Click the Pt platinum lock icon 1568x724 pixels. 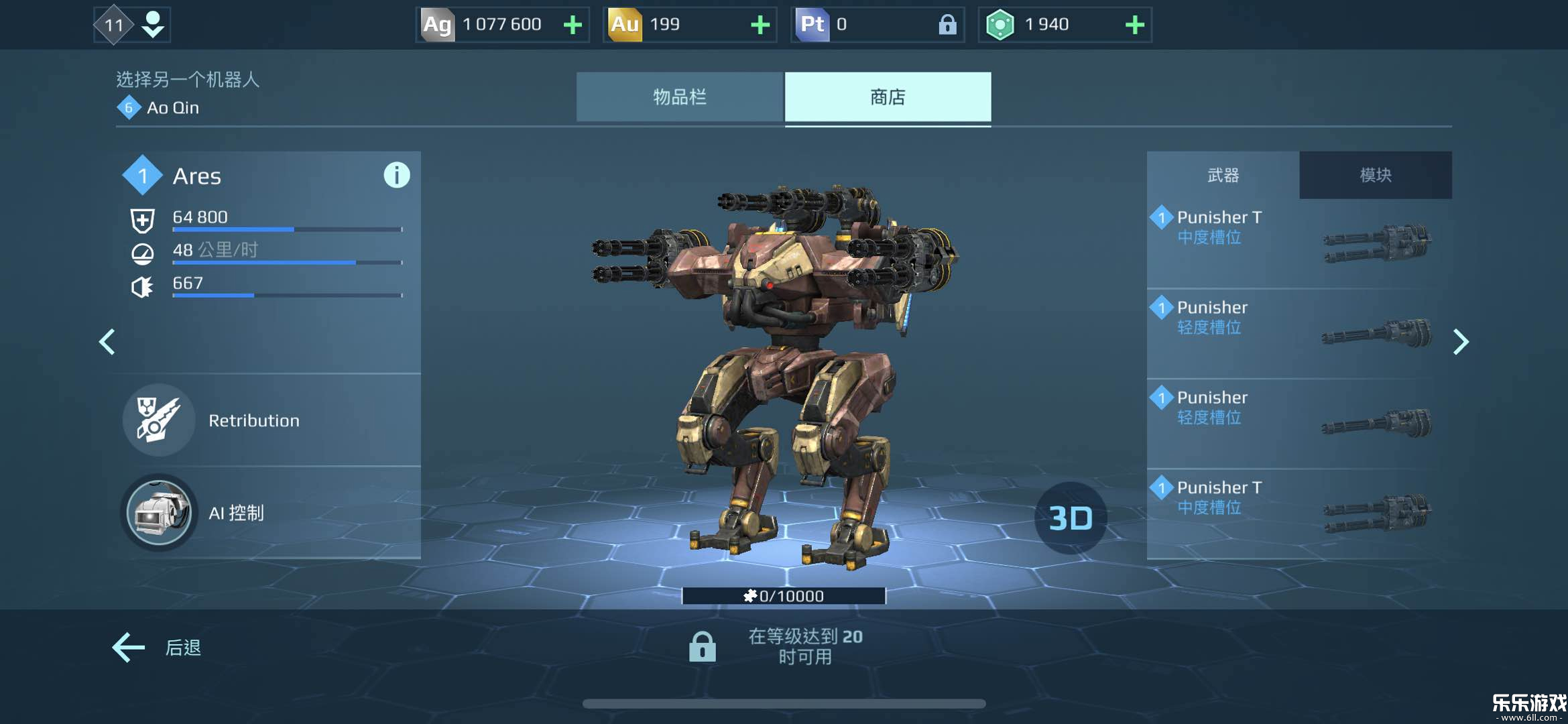947,25
